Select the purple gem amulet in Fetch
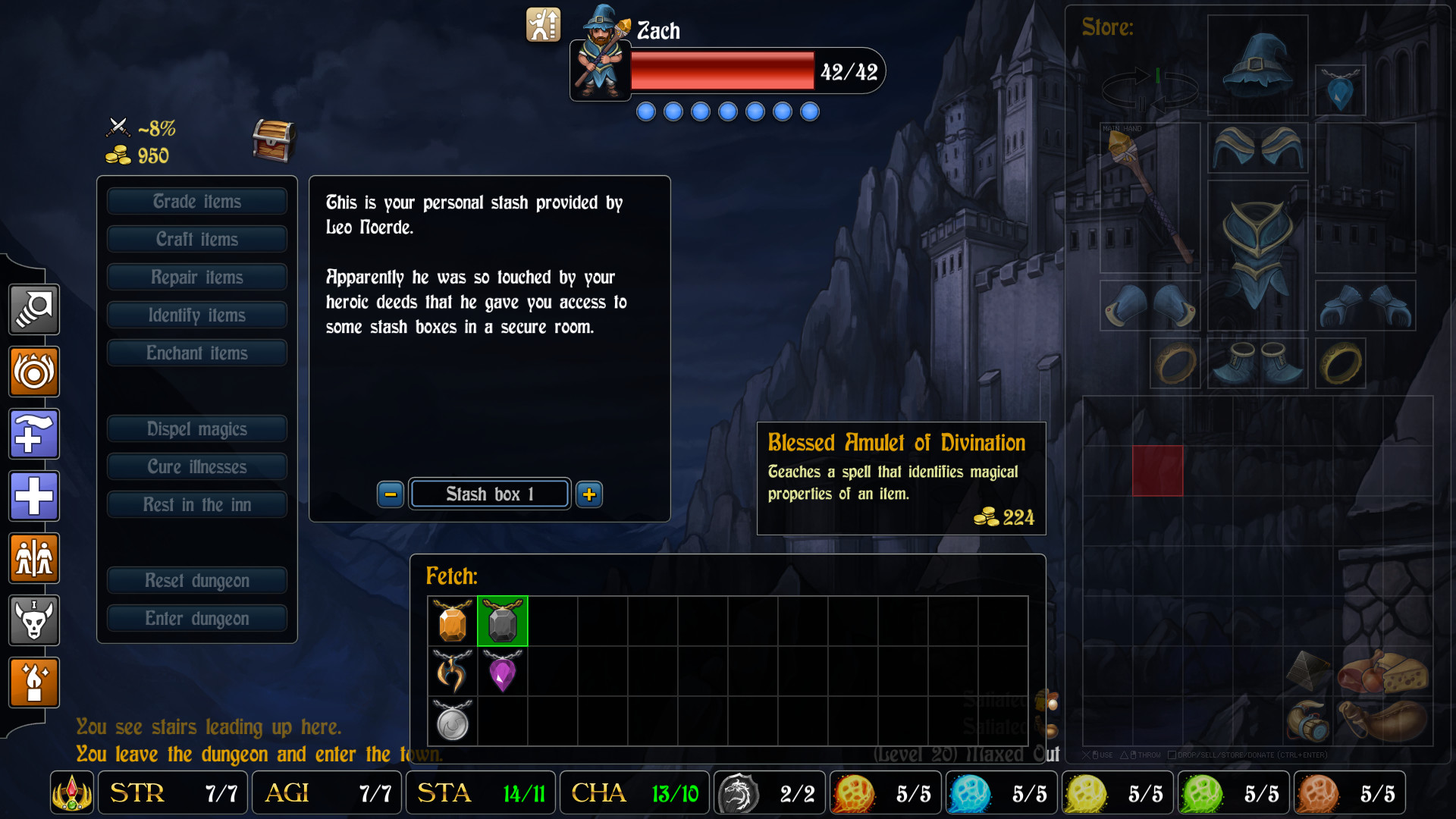This screenshot has width=1456, height=819. click(x=503, y=672)
